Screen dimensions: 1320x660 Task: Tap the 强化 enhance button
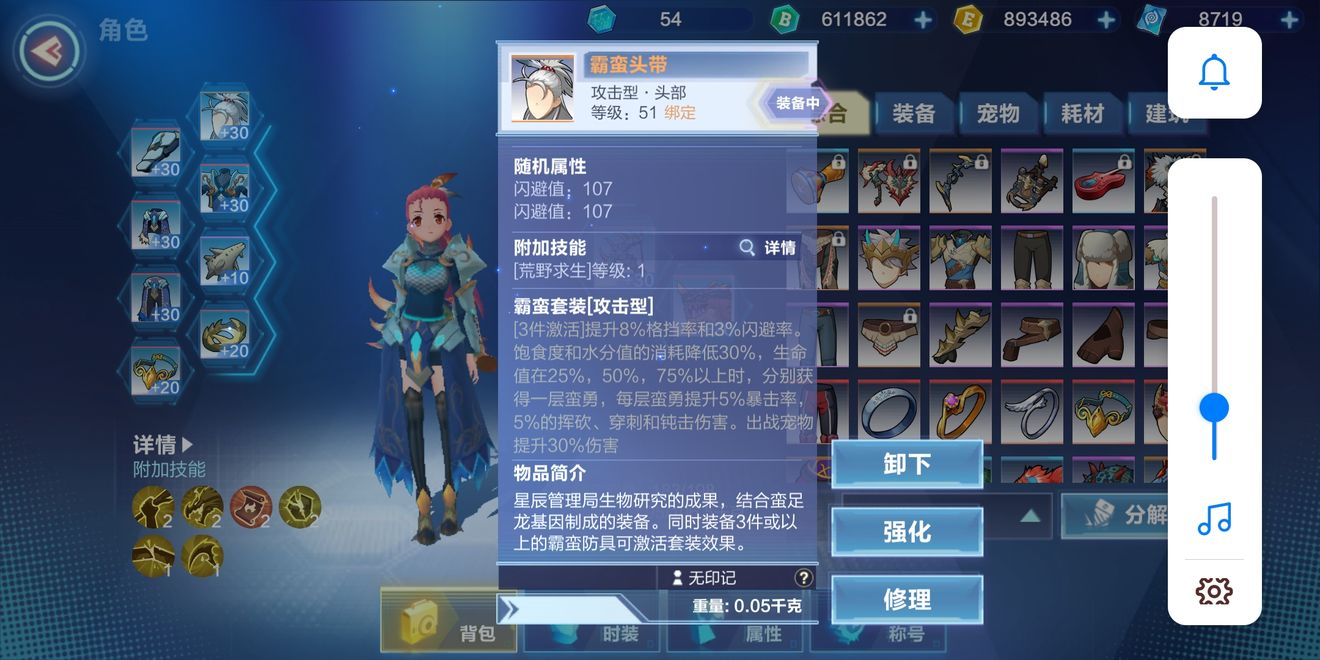(907, 532)
